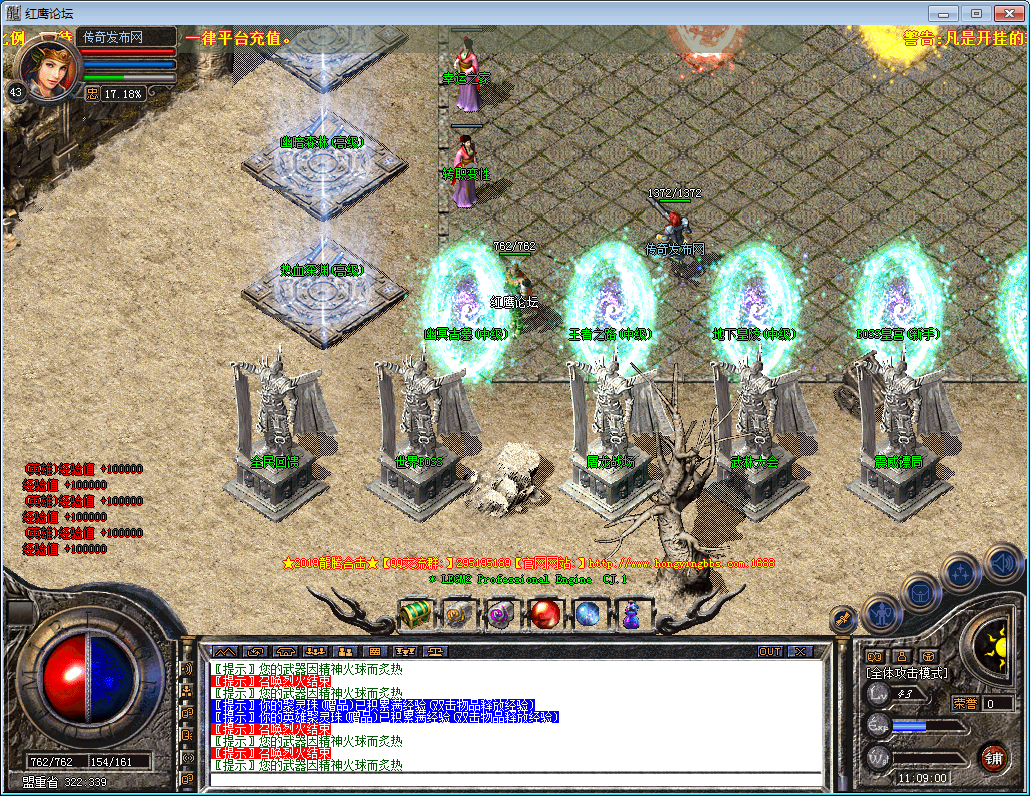
Task: Select the blue crystal orb hotbar item
Action: pyautogui.click(x=589, y=612)
